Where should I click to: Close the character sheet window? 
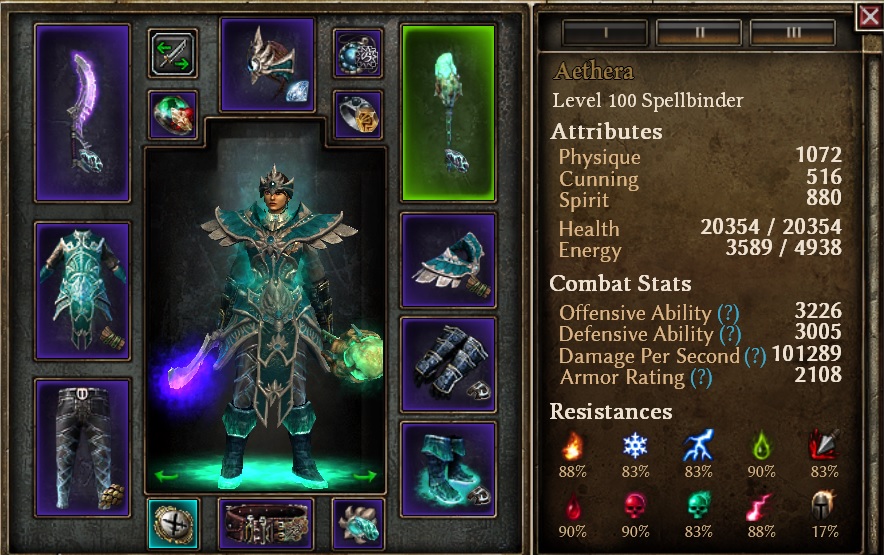868,14
